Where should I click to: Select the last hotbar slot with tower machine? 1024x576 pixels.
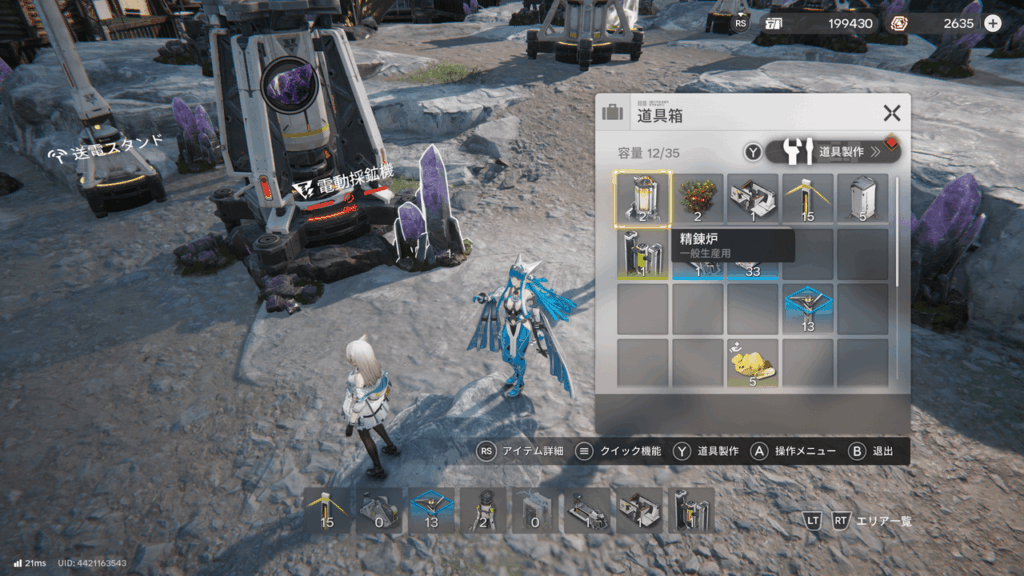[x=691, y=510]
